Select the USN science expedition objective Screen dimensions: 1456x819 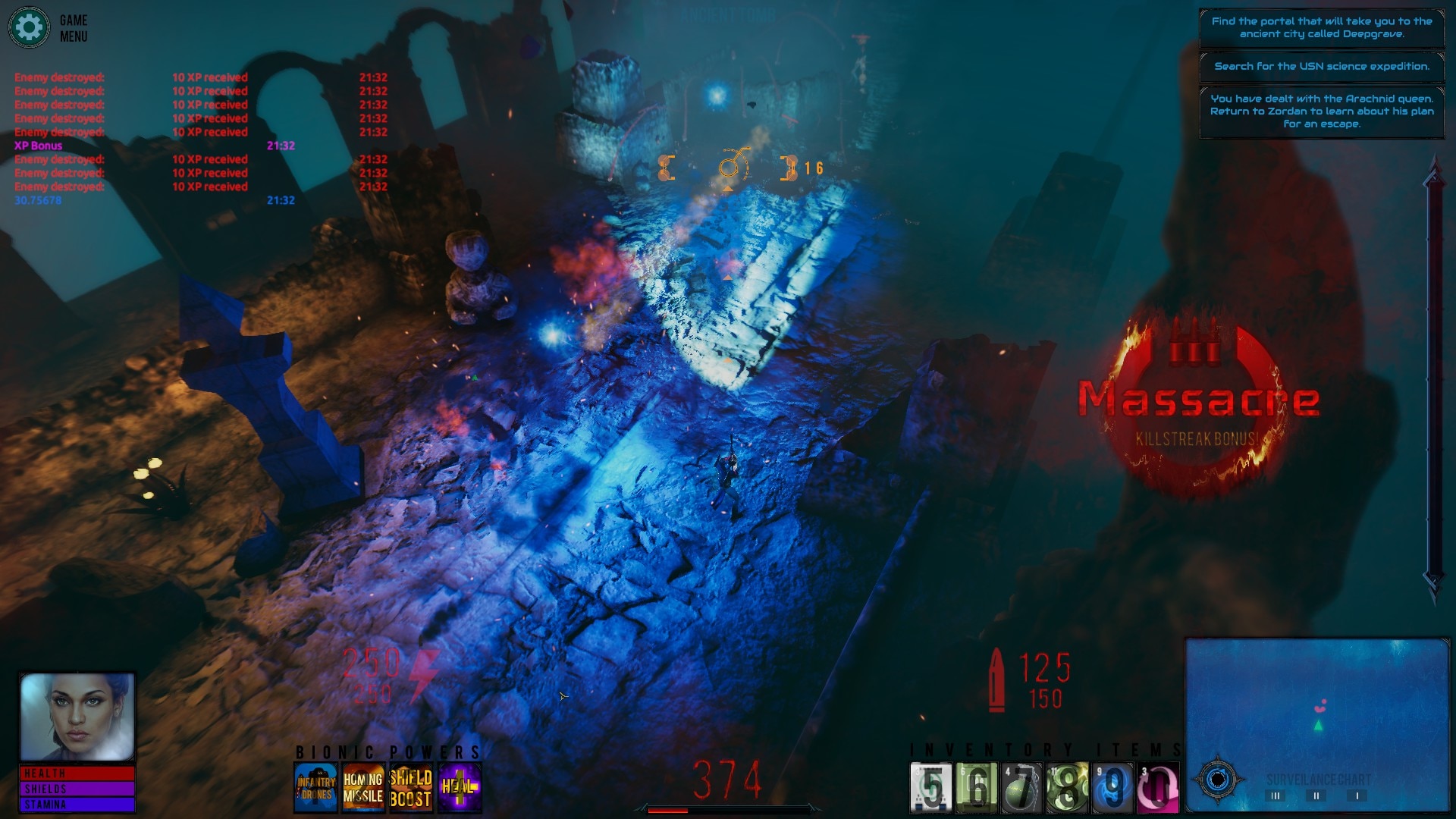point(1322,67)
